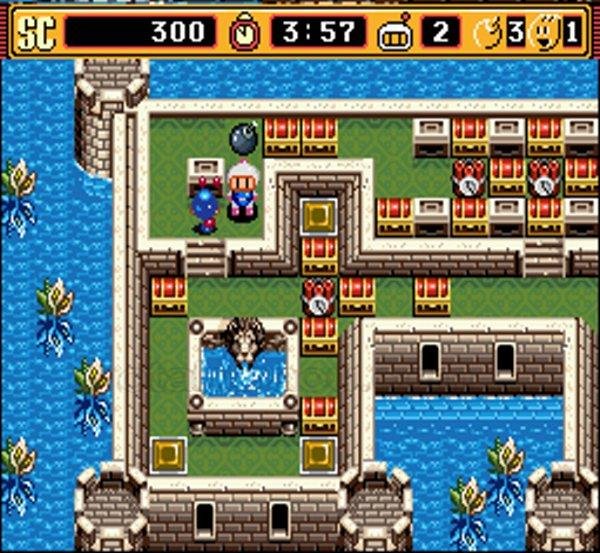Select the smiling bomb capacity icon
The height and width of the screenshot is (553, 600).
tap(547, 32)
